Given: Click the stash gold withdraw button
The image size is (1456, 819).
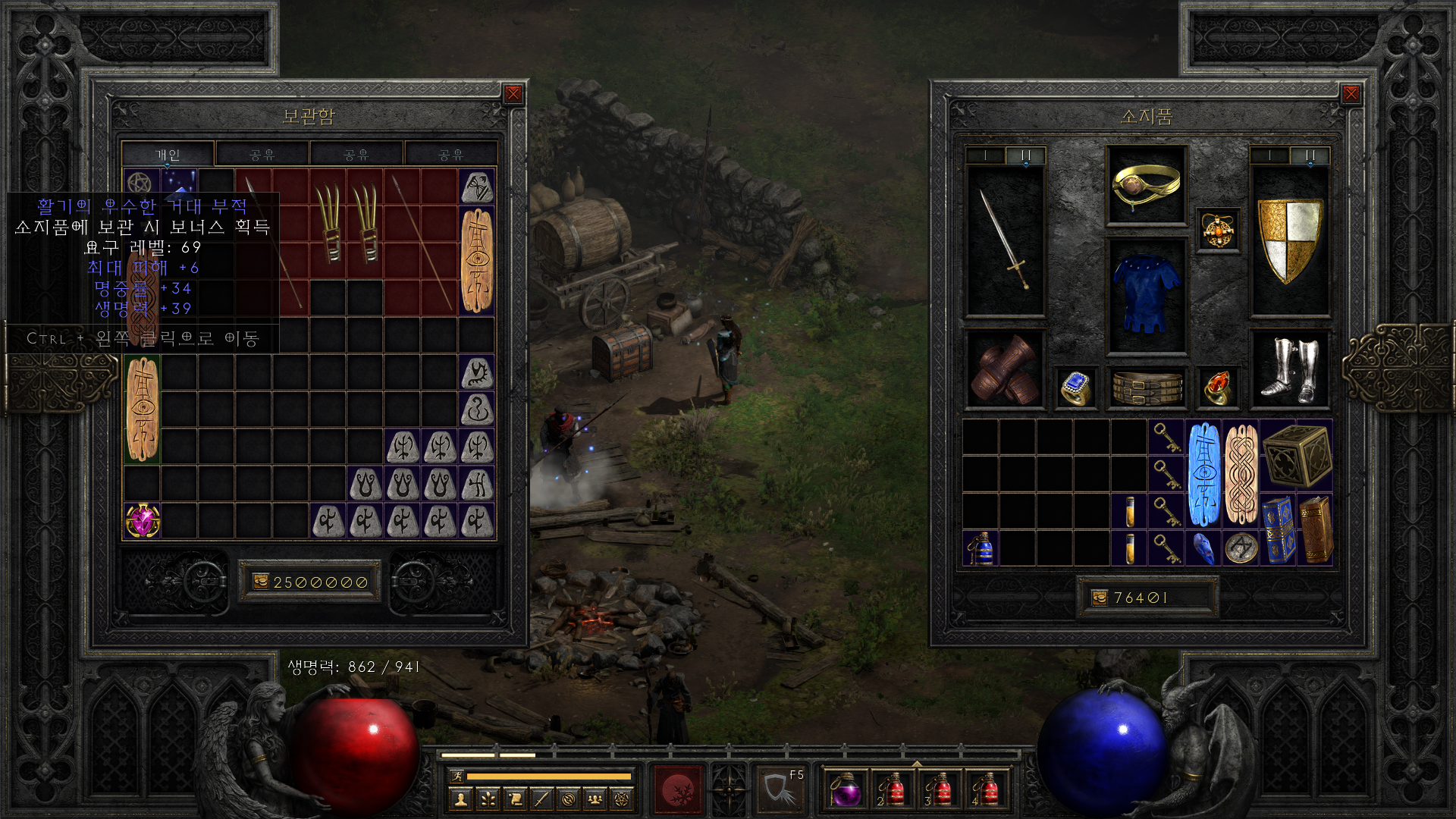Looking at the screenshot, I should pyautogui.click(x=261, y=582).
